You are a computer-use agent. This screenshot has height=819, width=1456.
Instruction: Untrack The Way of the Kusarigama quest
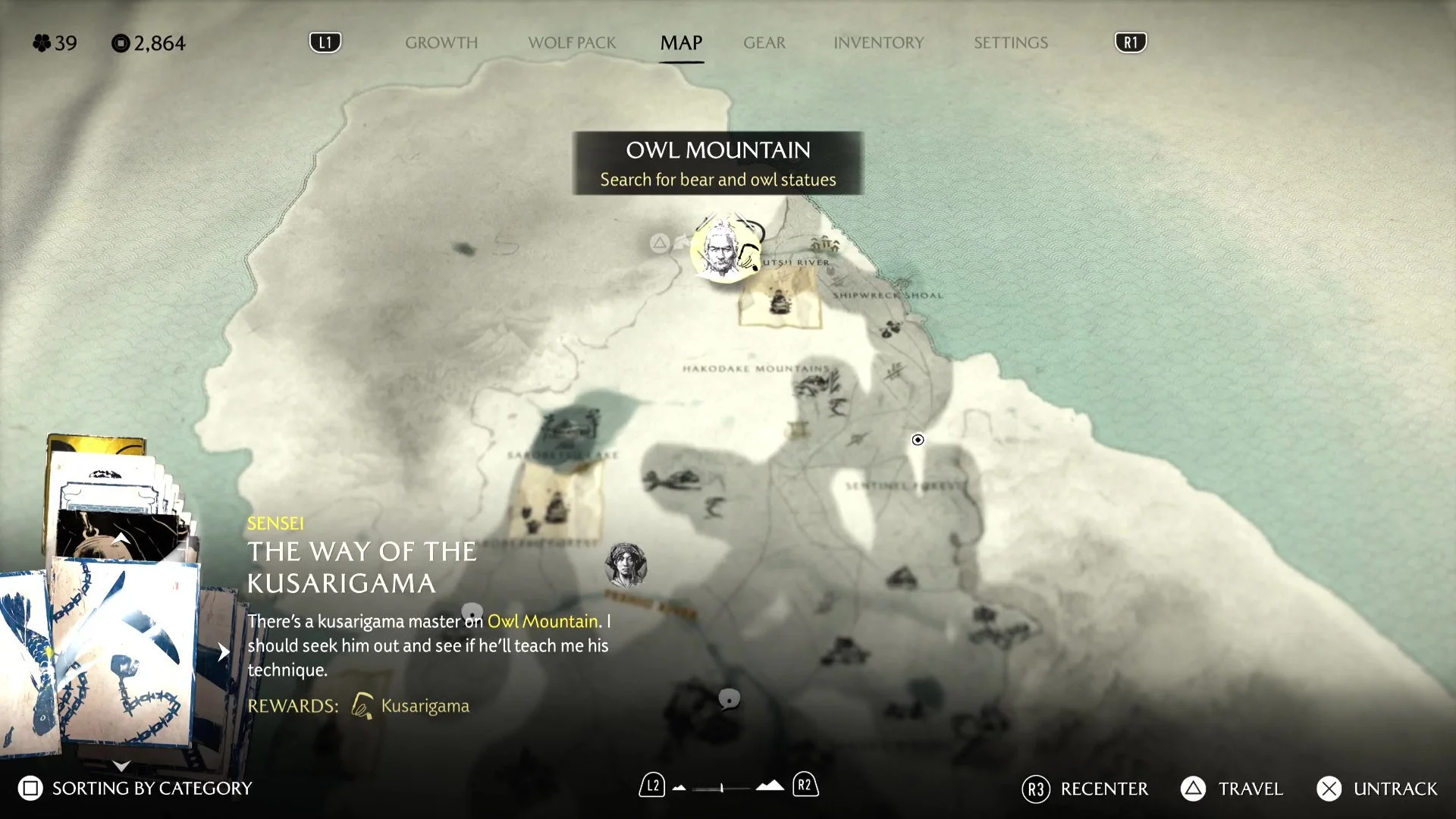1370,789
